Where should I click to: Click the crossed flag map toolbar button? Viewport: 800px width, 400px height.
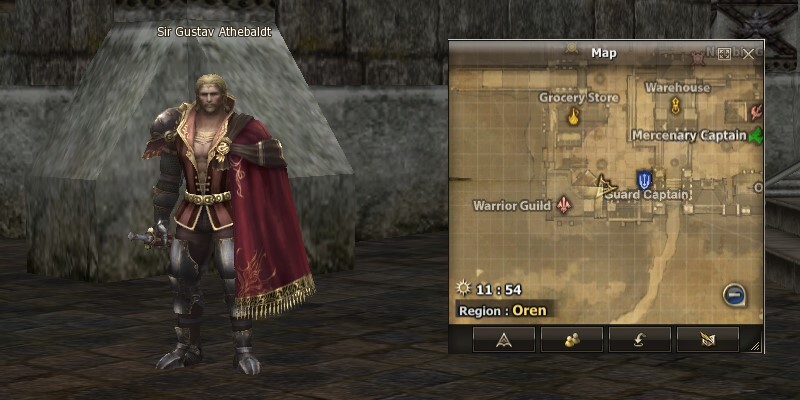point(707,339)
